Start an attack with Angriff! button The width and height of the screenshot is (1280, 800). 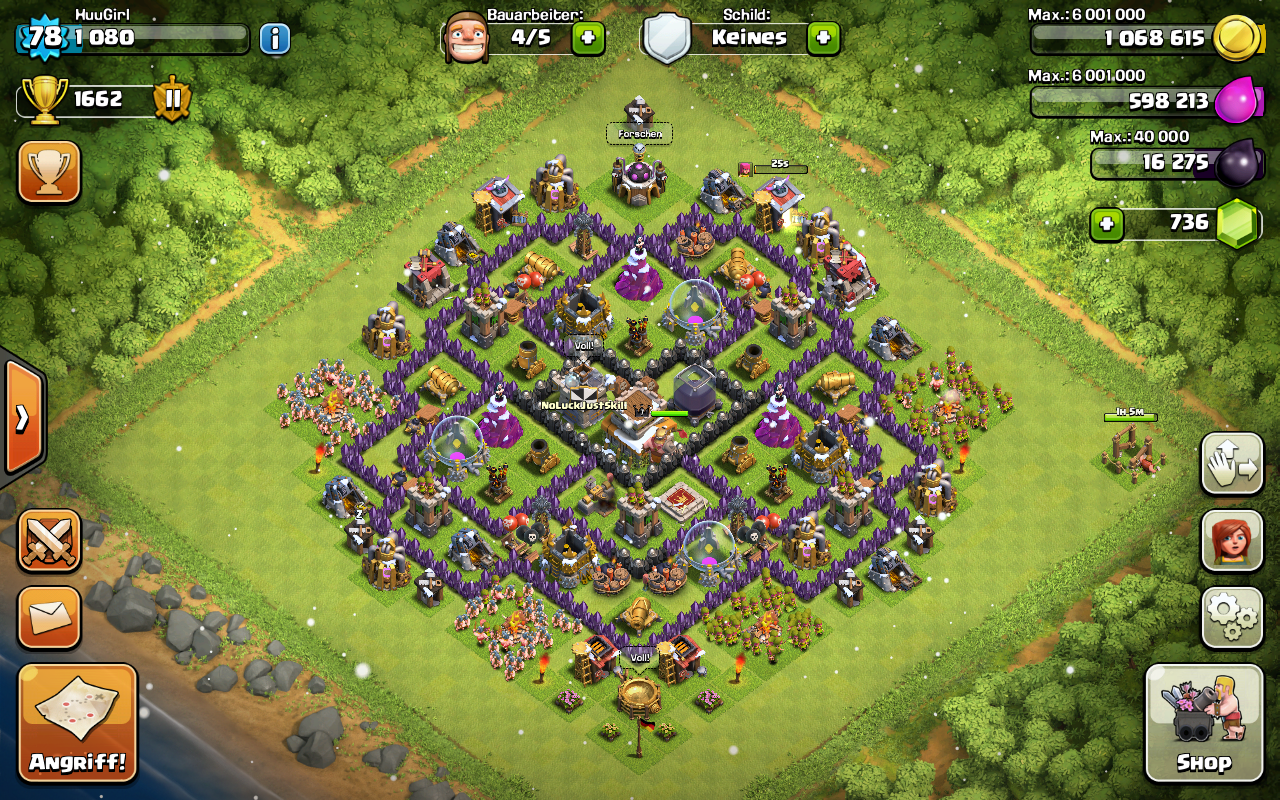point(77,723)
